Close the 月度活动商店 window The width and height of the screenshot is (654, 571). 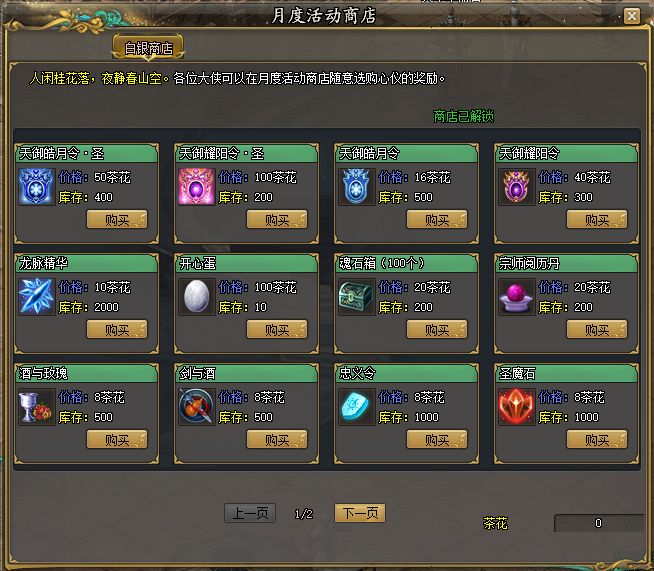coord(631,16)
